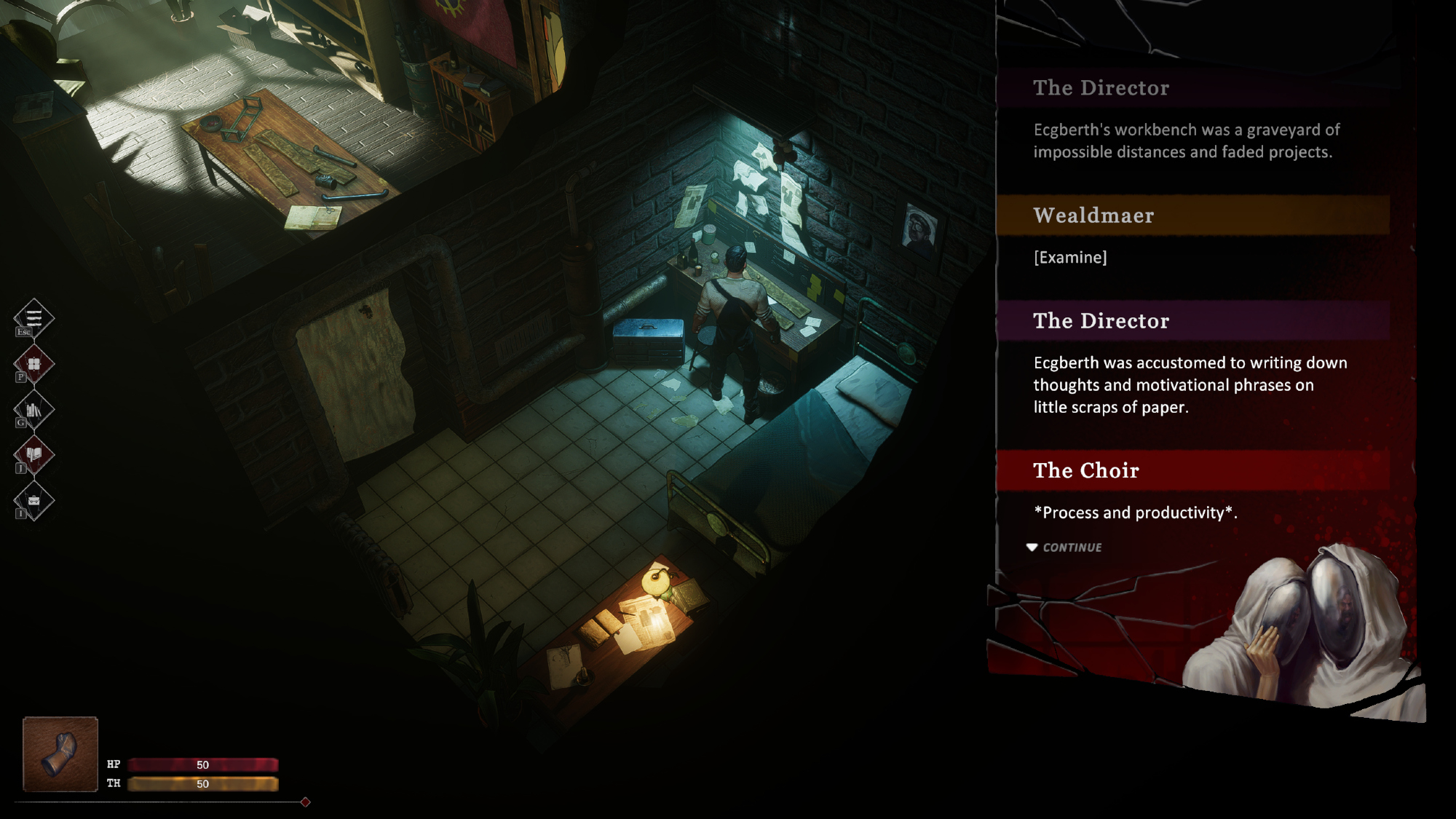Open the bookshelf icon panel
The image size is (1456, 819).
coord(33,410)
